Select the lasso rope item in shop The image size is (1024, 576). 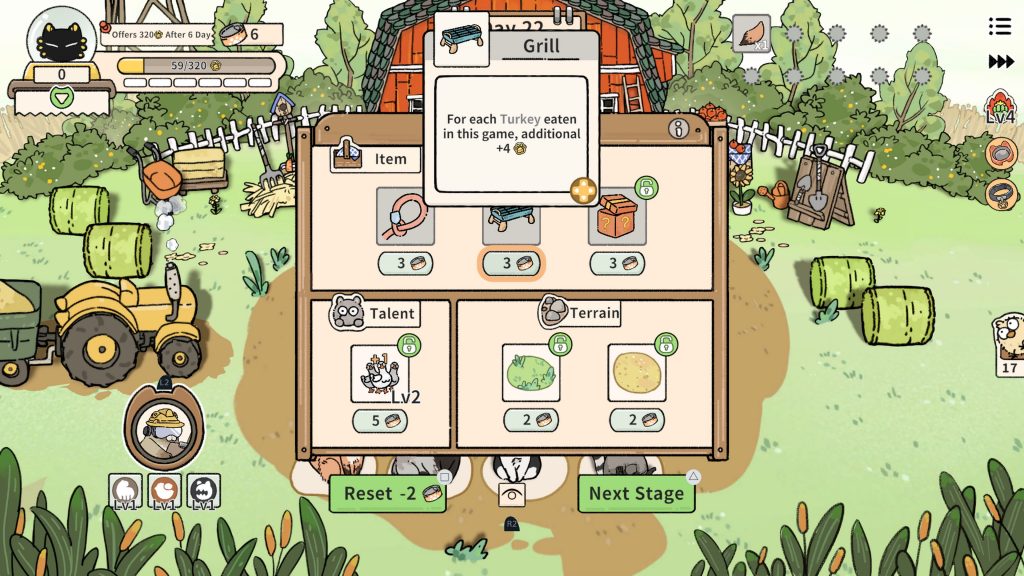coord(405,216)
